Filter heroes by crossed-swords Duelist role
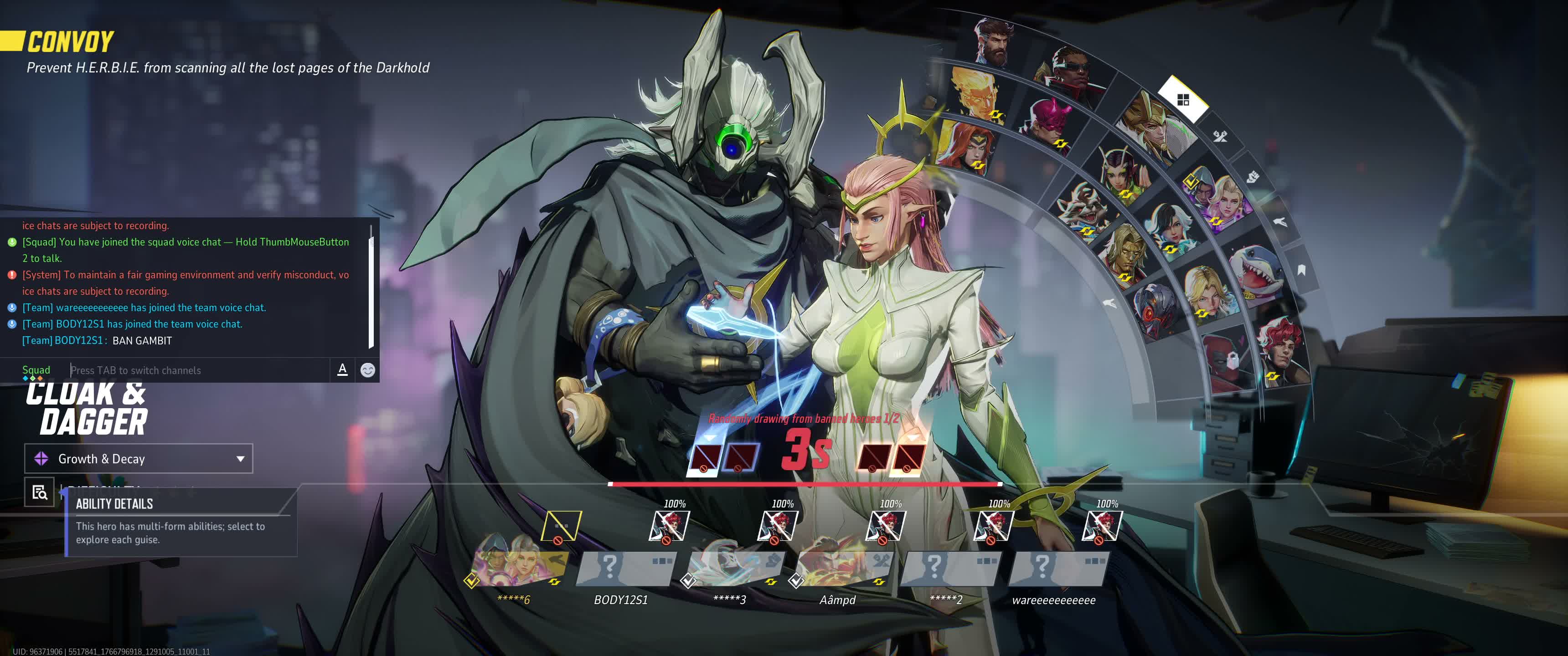The width and height of the screenshot is (1568, 656). (x=1220, y=136)
